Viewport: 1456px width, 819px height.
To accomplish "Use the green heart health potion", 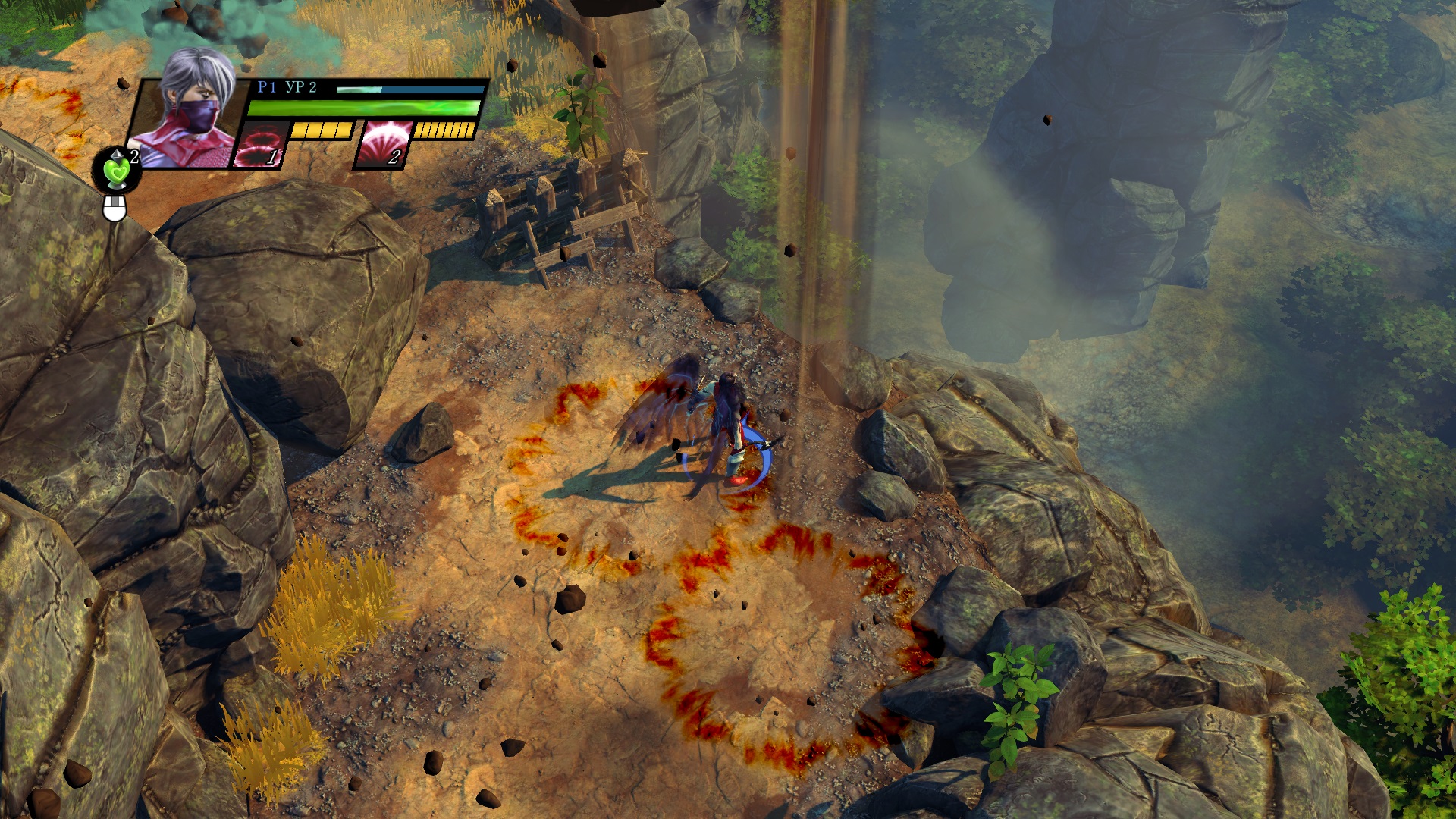I will (118, 171).
